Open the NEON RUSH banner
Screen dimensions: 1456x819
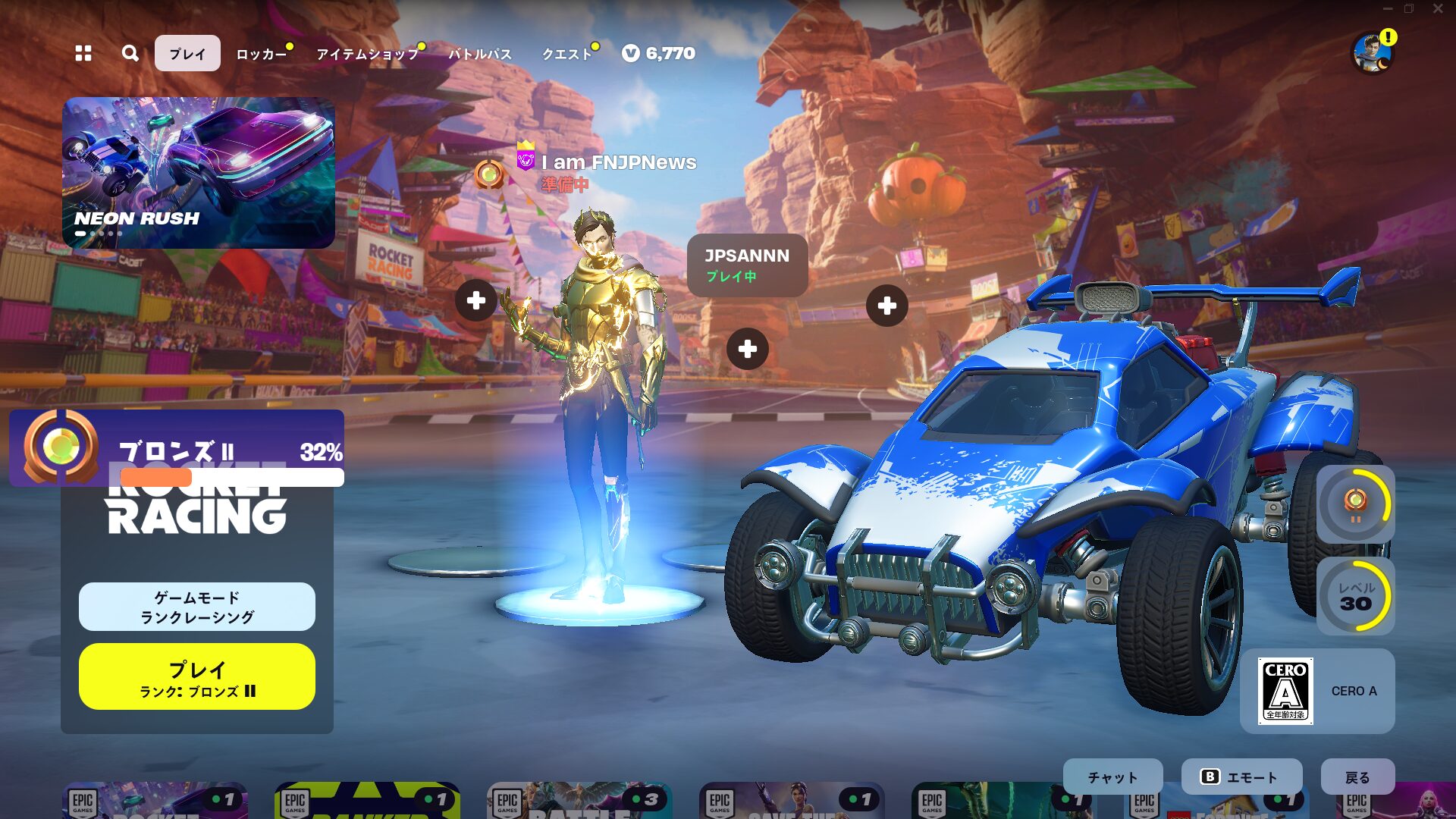point(199,173)
